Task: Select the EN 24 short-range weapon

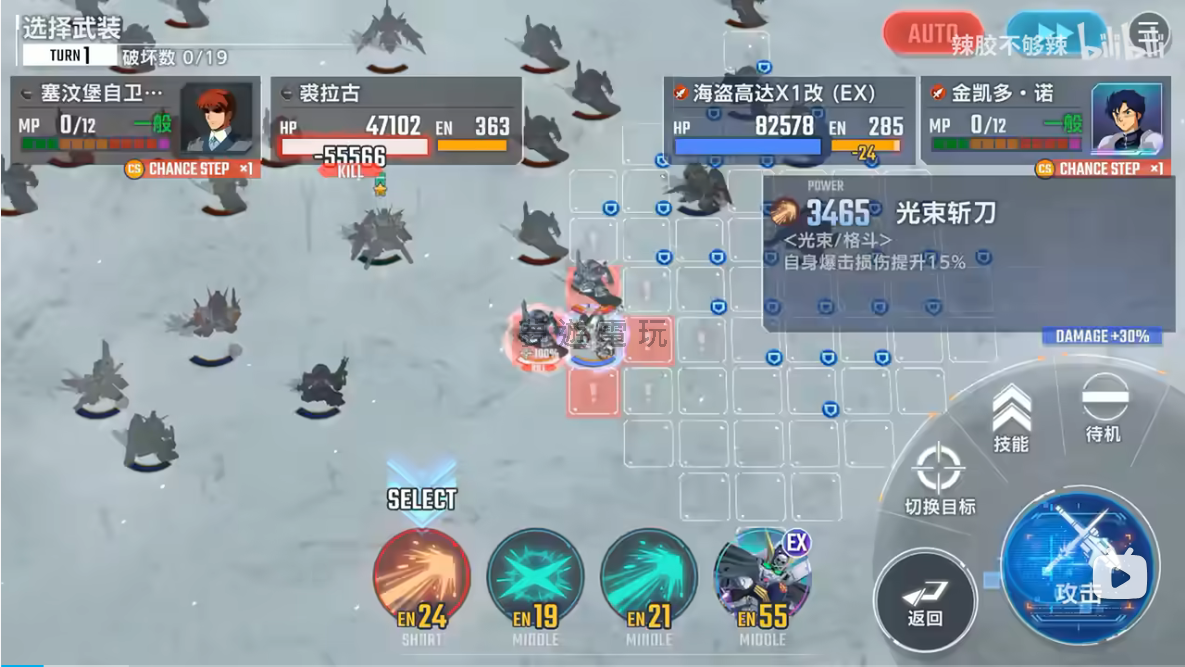Action: 421,580
